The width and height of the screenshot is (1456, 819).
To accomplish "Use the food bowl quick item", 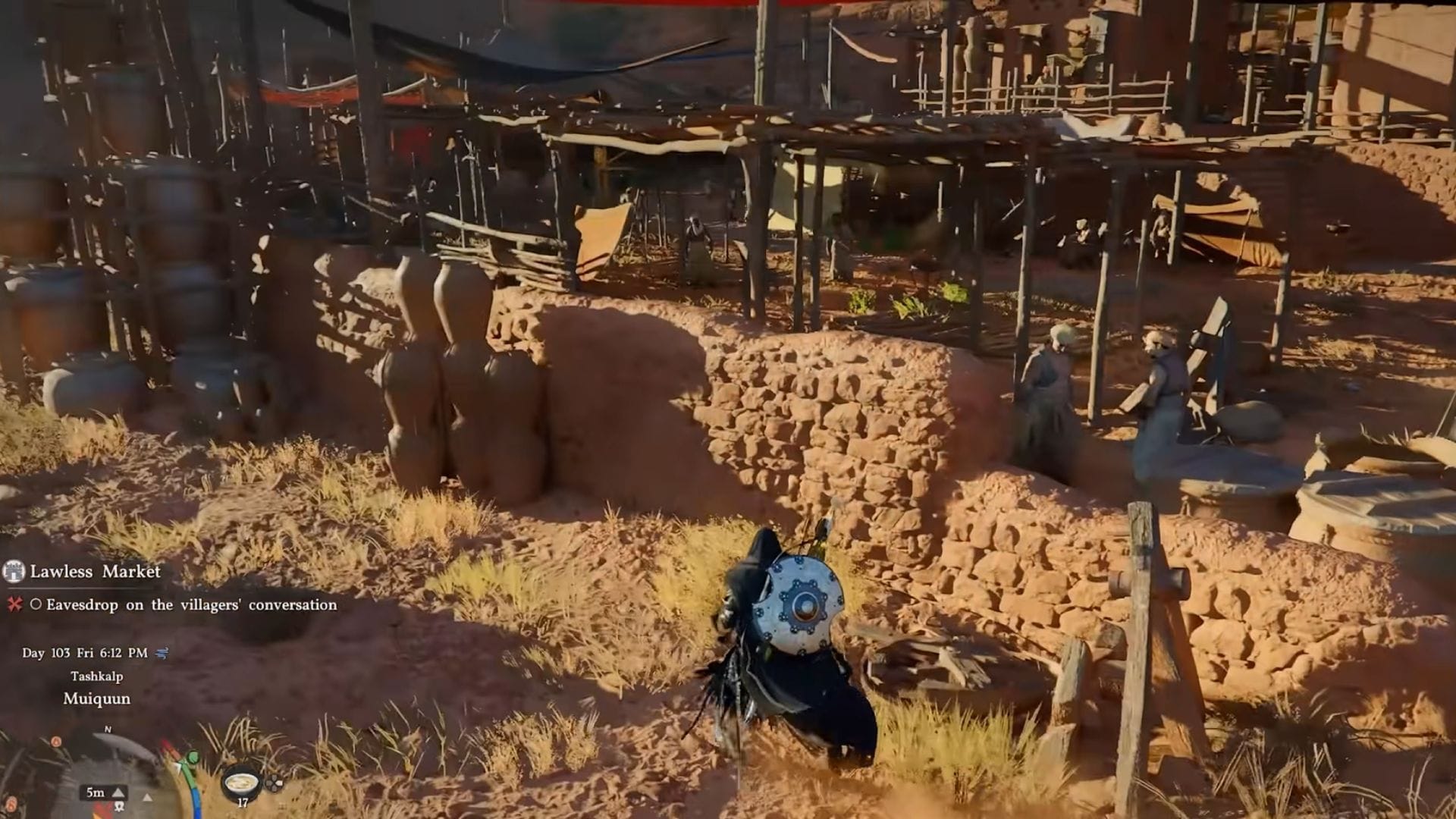I will tap(241, 783).
